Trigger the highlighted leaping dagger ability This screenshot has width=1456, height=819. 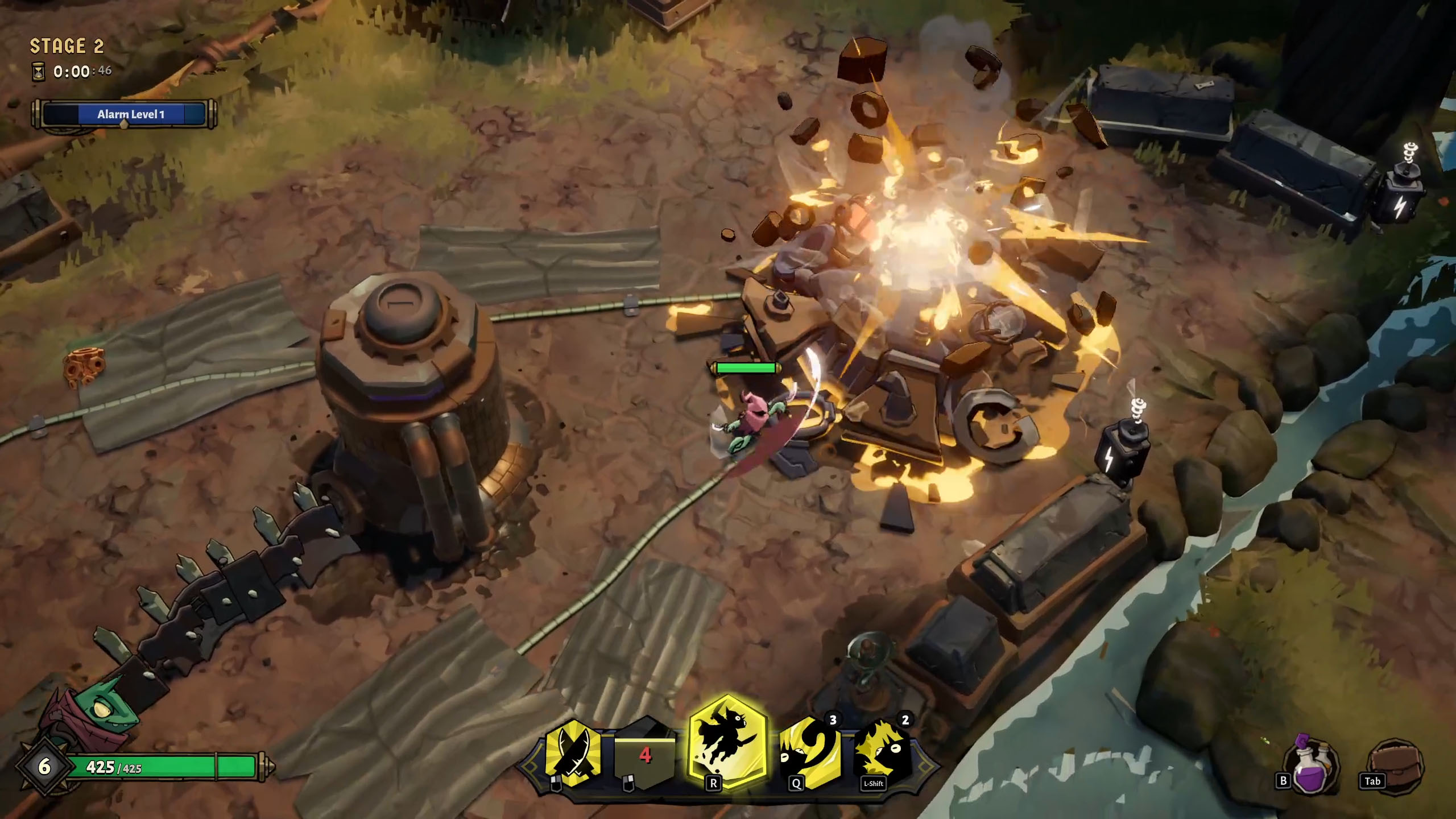(x=727, y=742)
